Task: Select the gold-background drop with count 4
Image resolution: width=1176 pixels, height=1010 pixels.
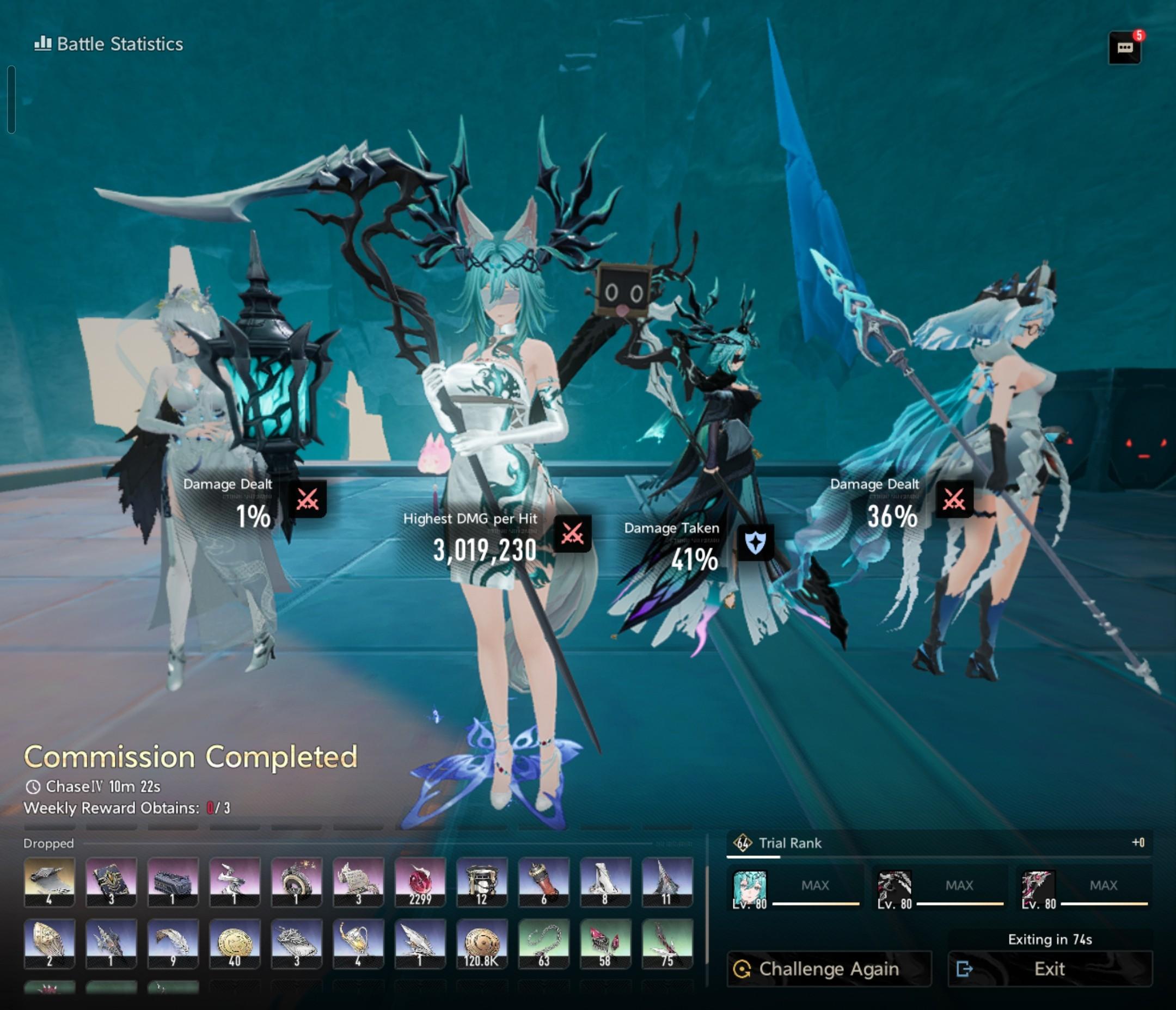Action: 50,881
